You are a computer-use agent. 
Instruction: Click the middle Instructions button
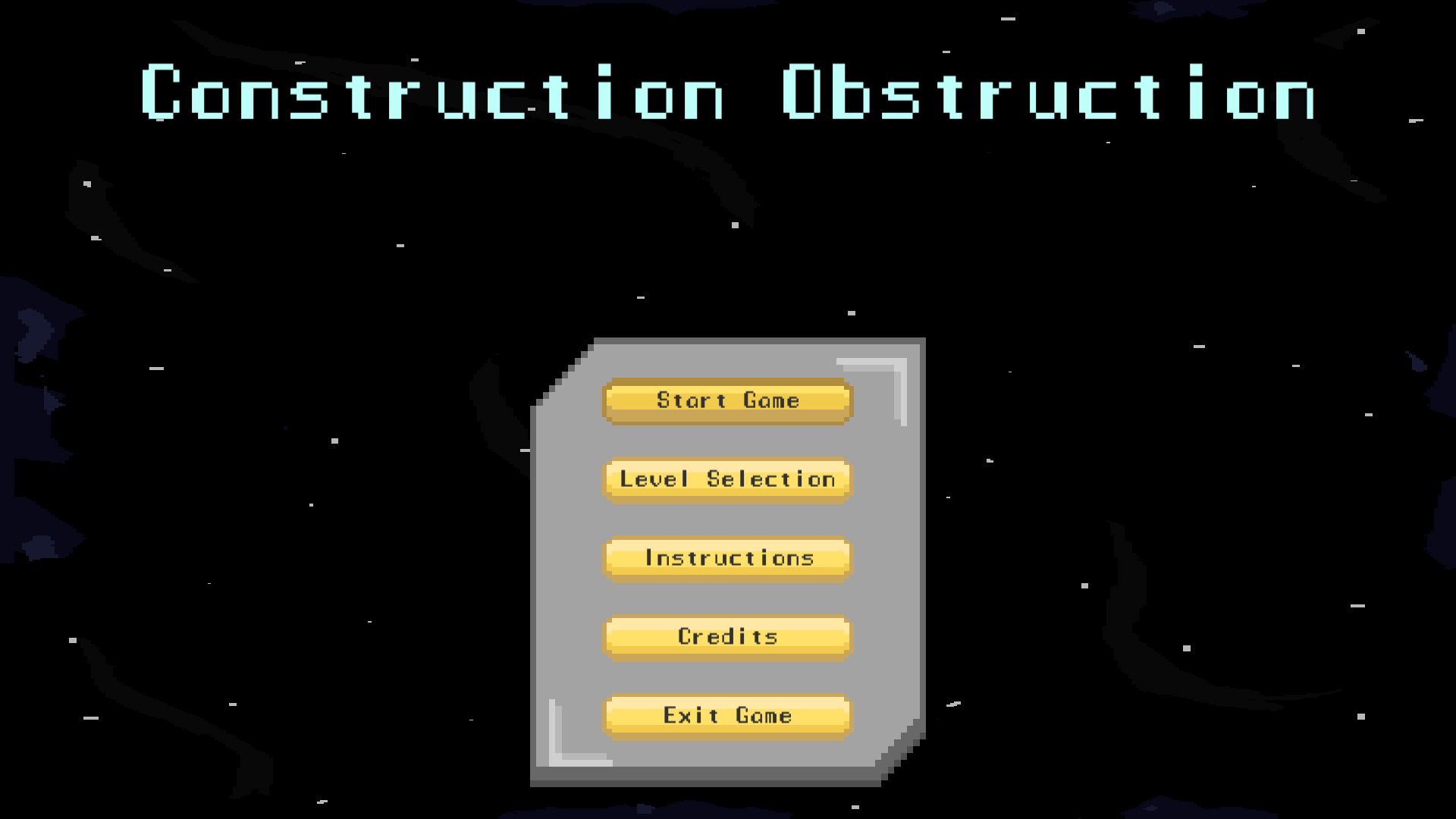(x=726, y=558)
